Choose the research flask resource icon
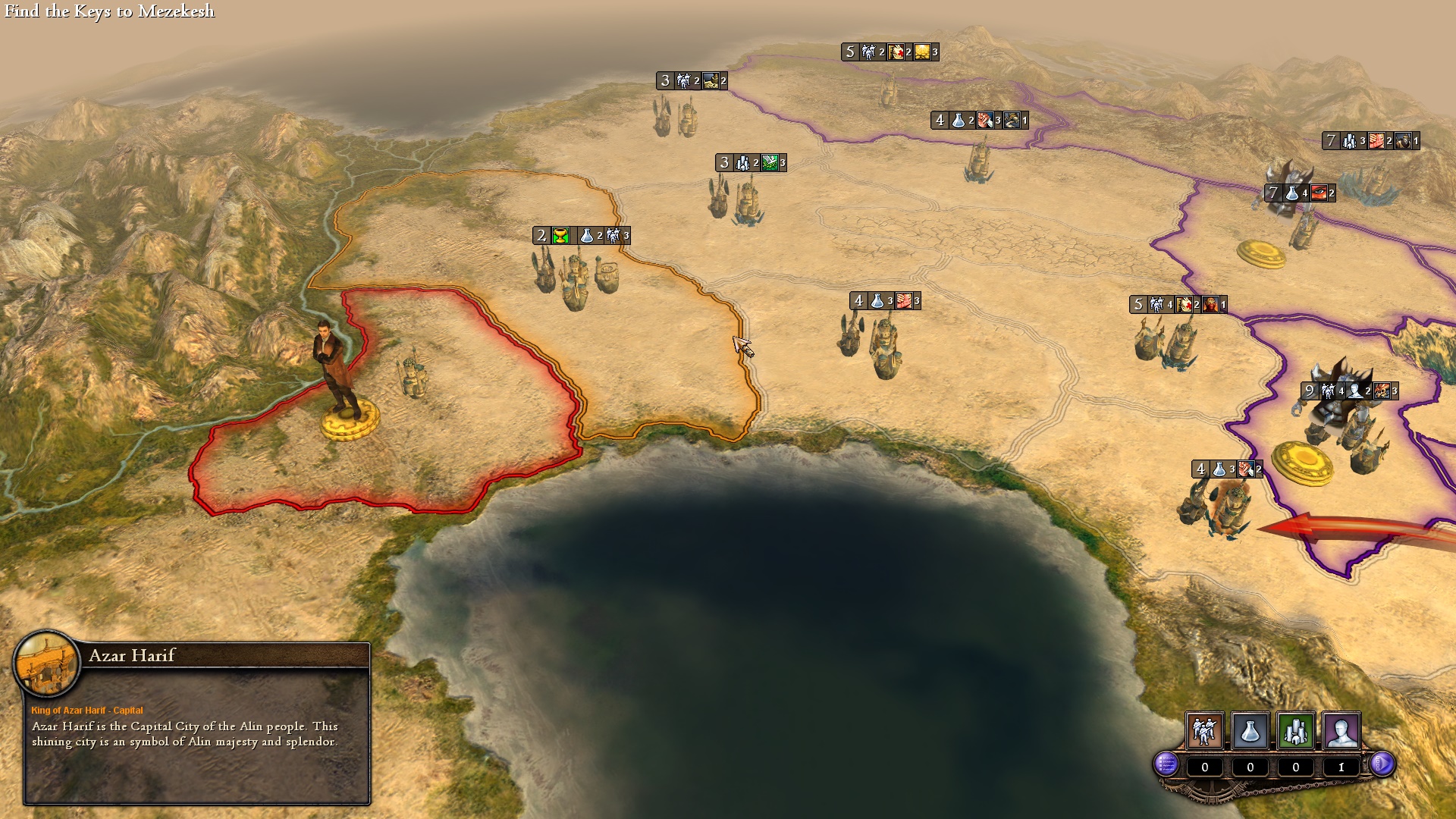This screenshot has height=819, width=1456. pyautogui.click(x=1250, y=731)
